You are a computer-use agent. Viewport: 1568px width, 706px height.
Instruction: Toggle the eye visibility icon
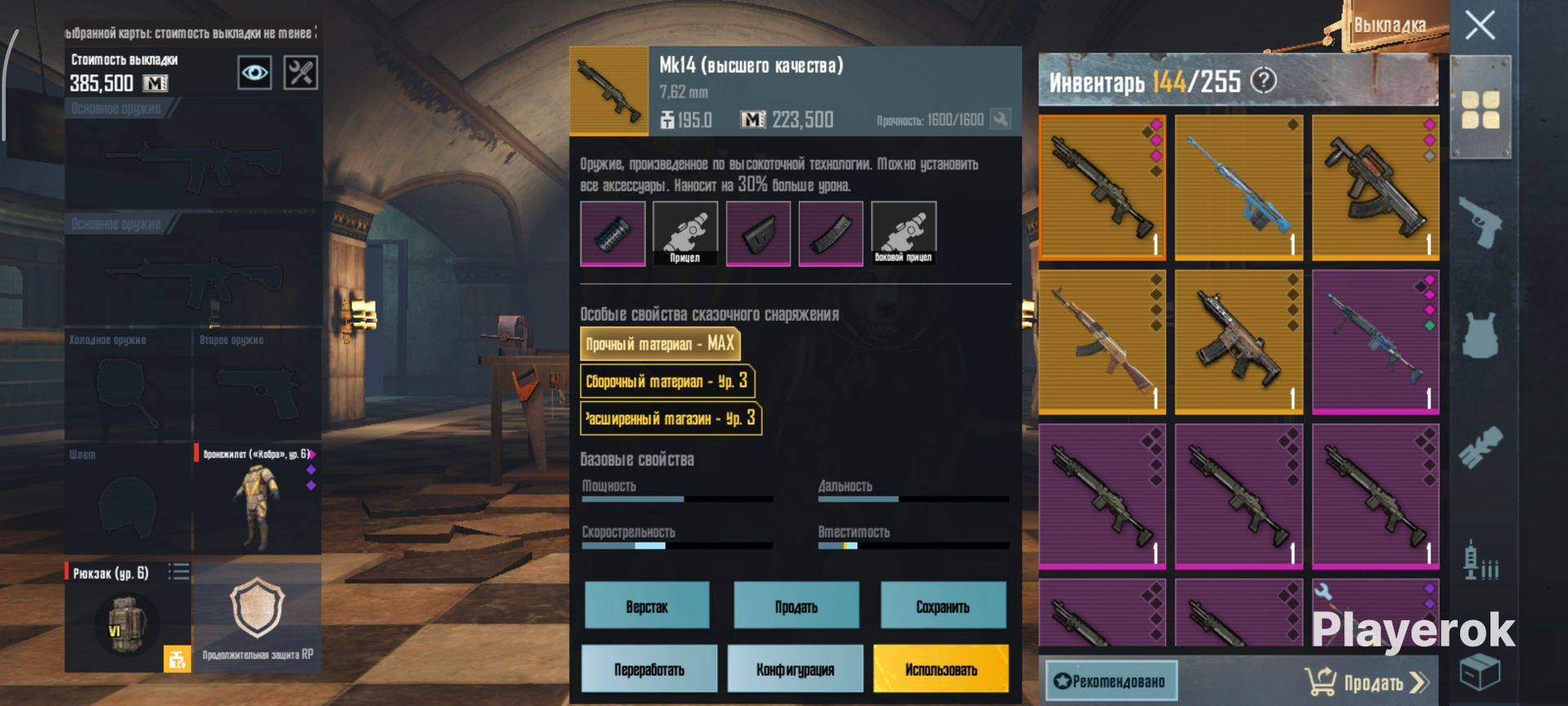coord(254,73)
